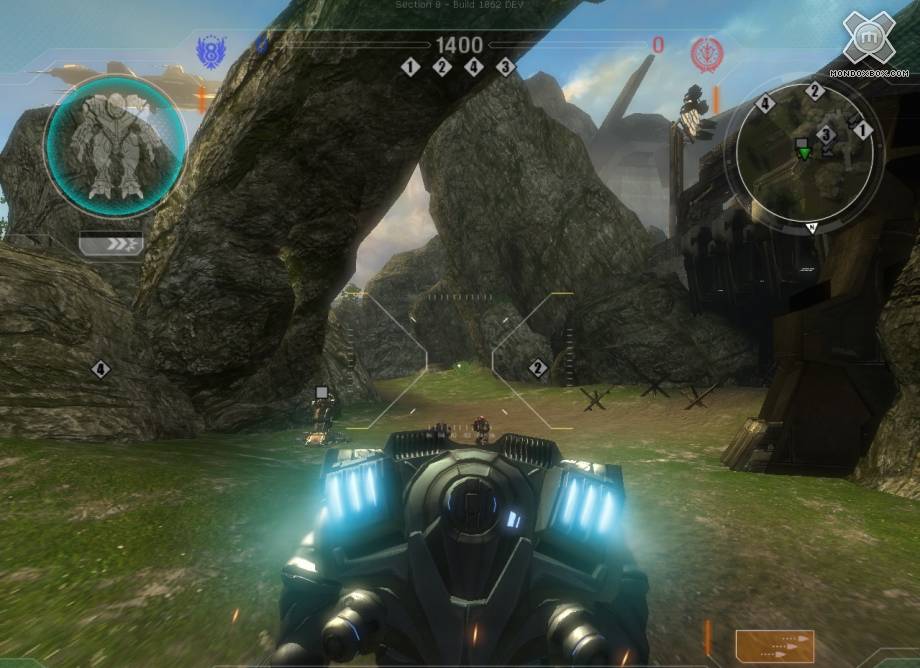Click the chevron boost indicator under the portrait

[111, 243]
